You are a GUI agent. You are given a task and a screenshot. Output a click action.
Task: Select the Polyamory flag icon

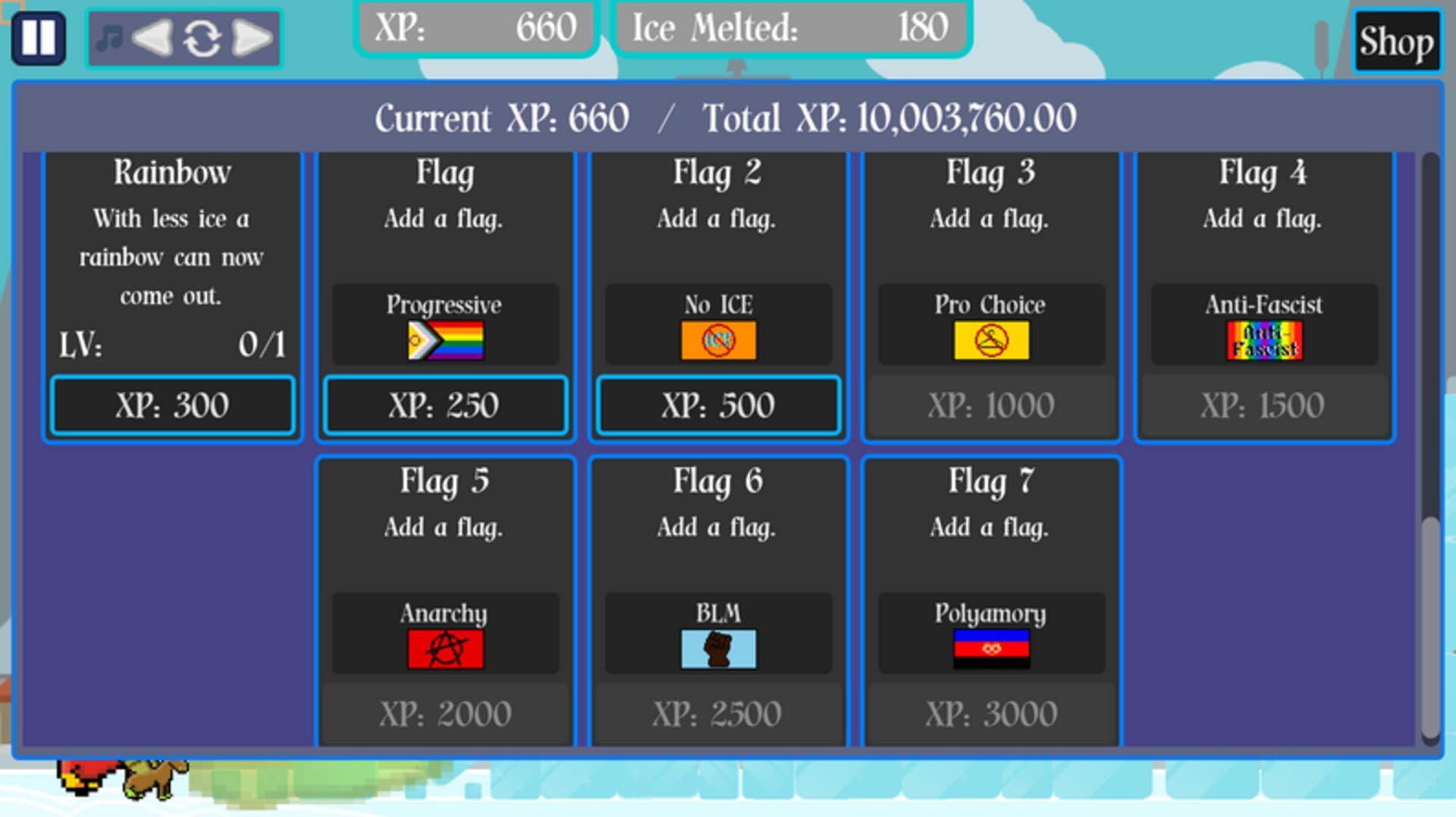pos(990,646)
